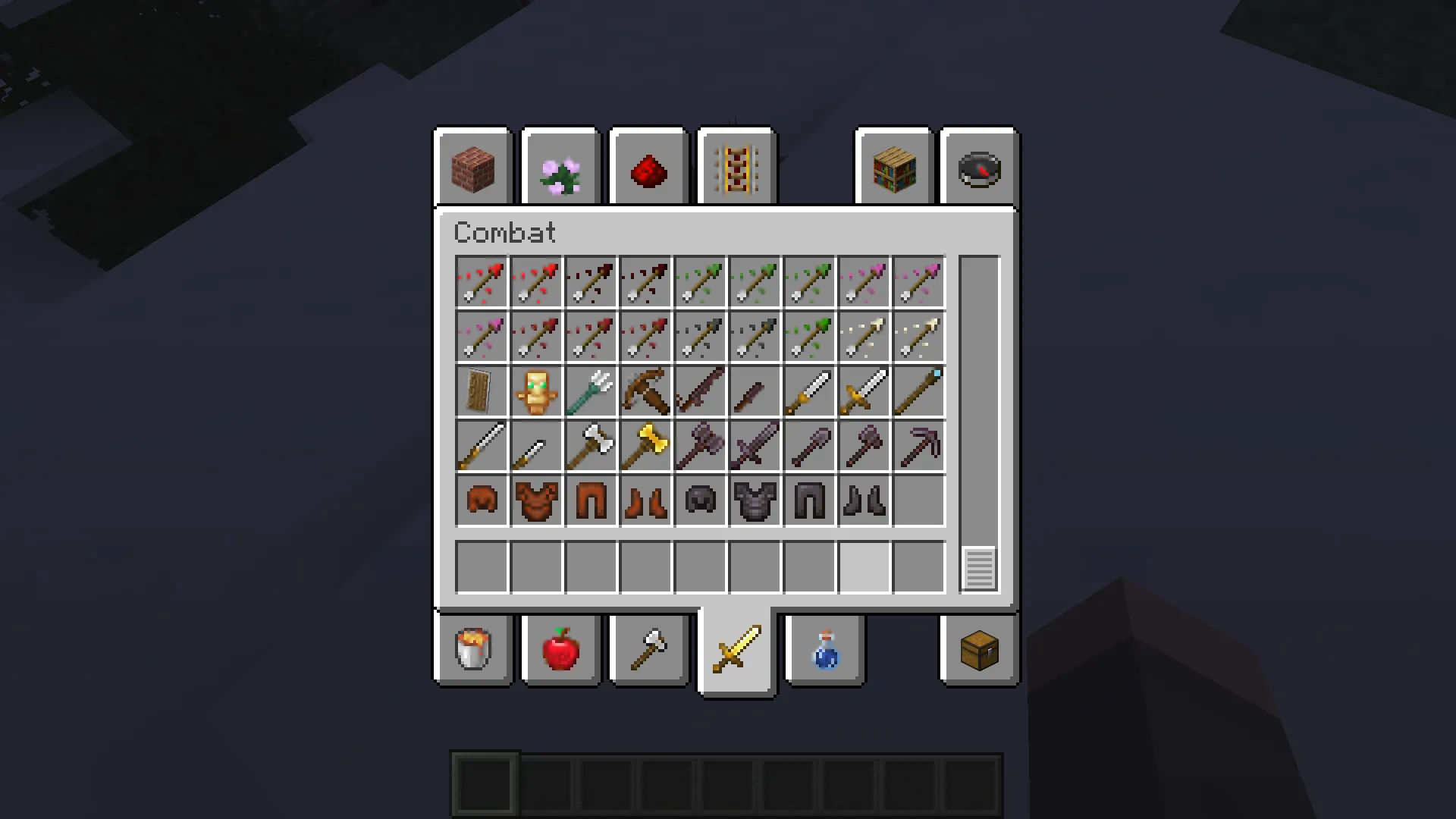Pick up the netherite pickaxe
This screenshot has height=819, width=1456.
pyautogui.click(x=918, y=445)
